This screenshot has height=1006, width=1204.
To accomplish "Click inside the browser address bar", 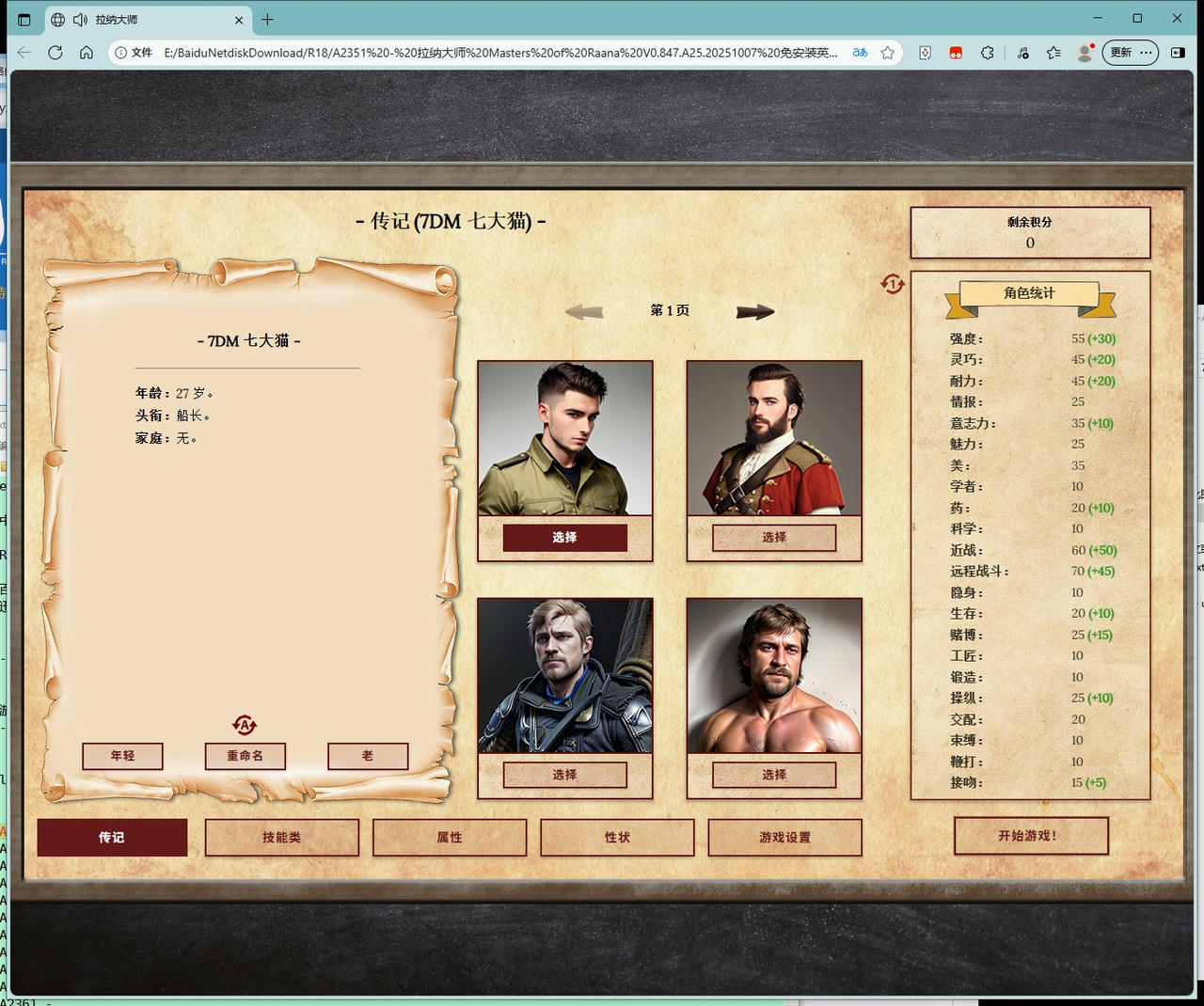I will point(470,54).
